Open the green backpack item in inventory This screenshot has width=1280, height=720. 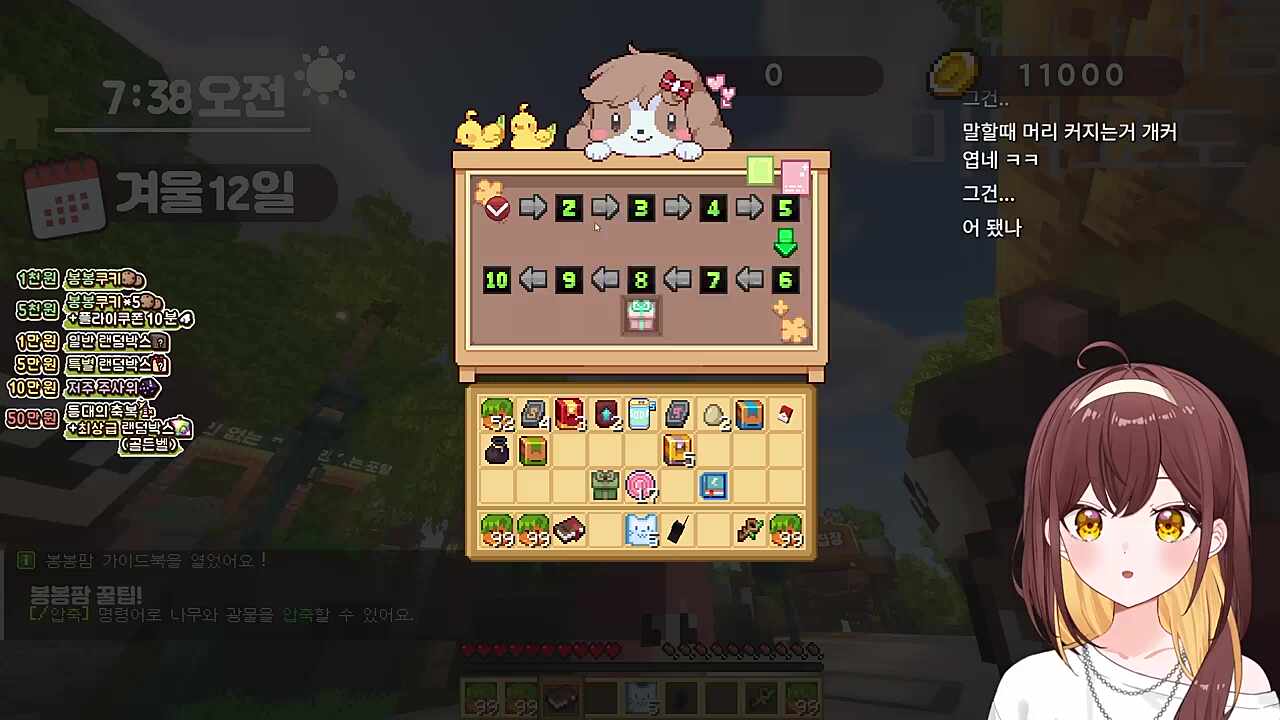(605, 486)
